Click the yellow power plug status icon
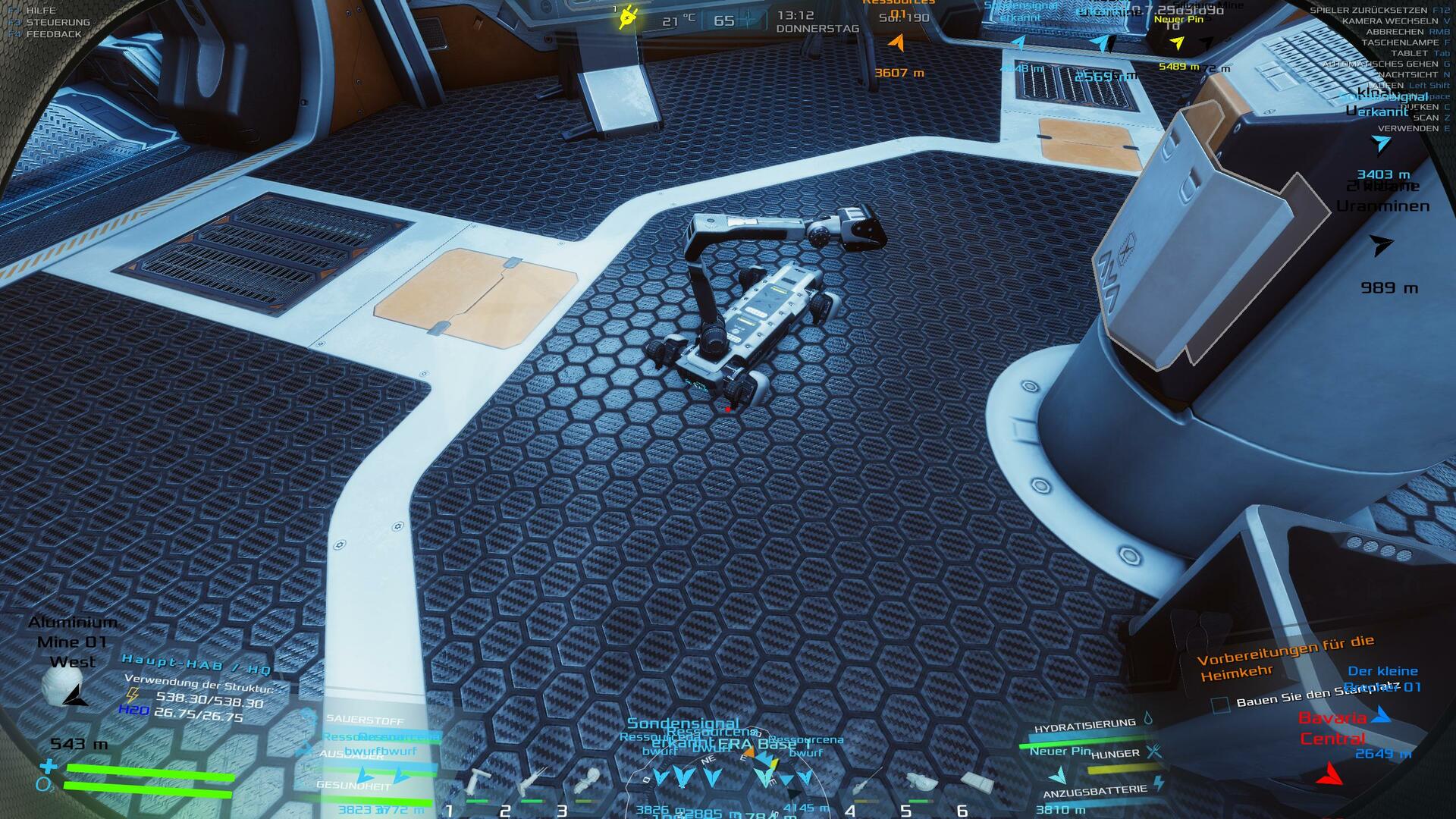 [x=628, y=16]
